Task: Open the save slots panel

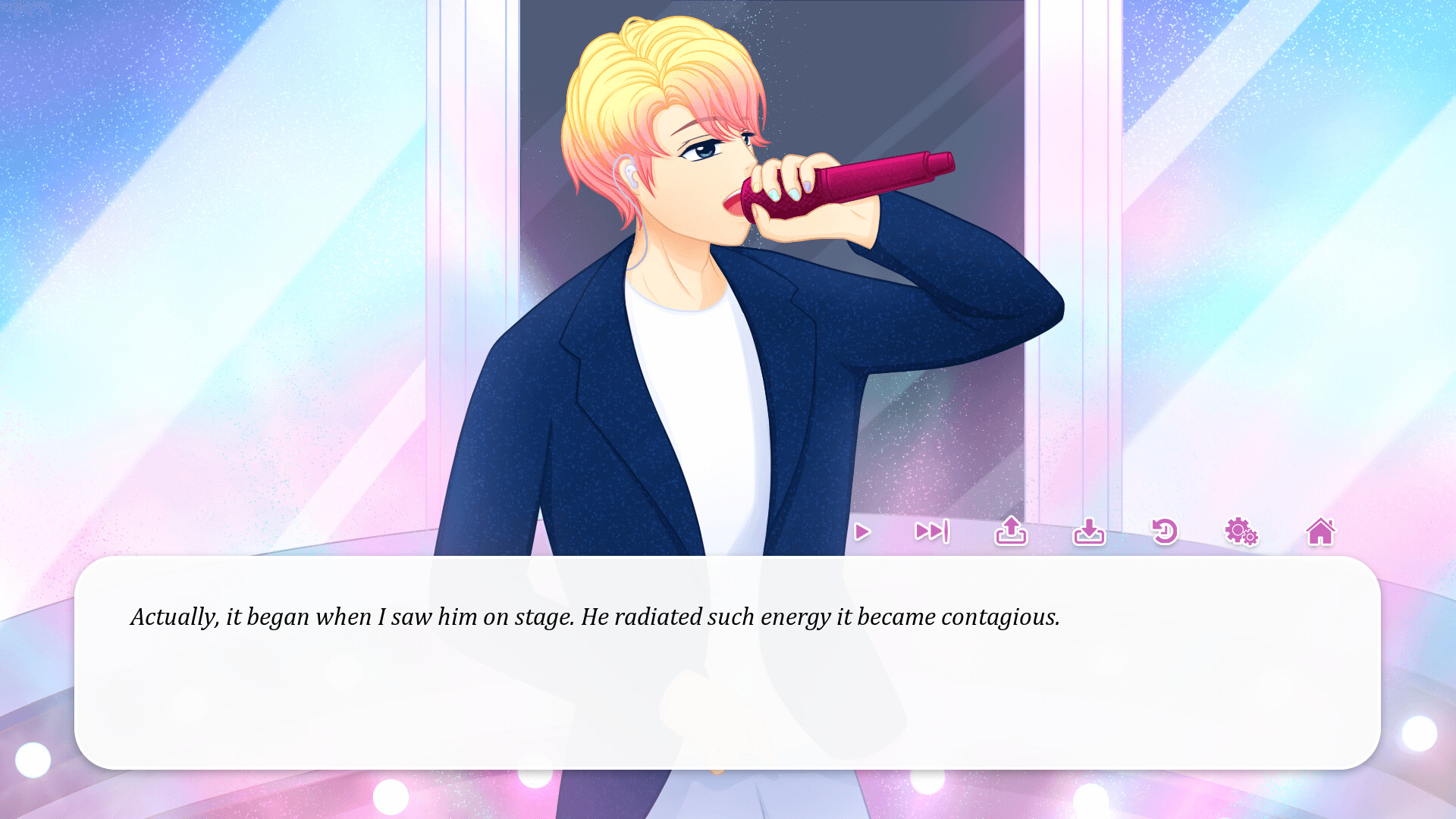Action: (1012, 532)
